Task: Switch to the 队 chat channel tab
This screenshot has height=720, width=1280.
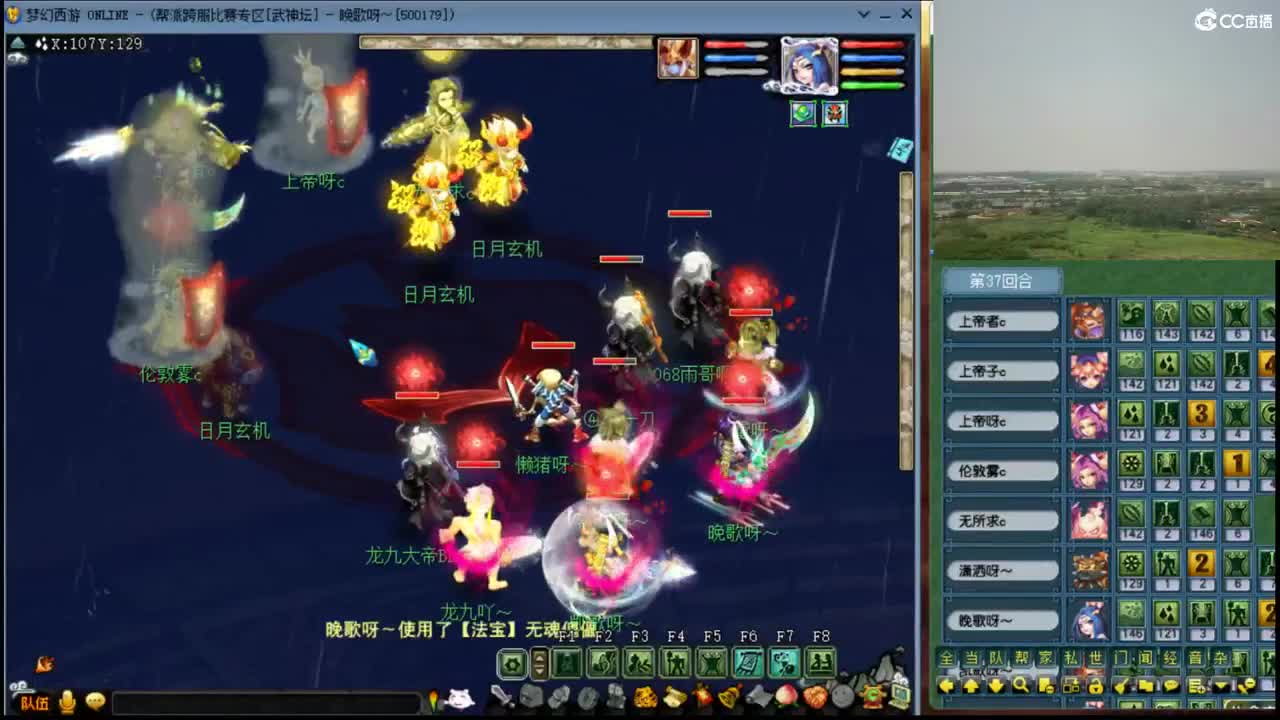Action: [996, 656]
